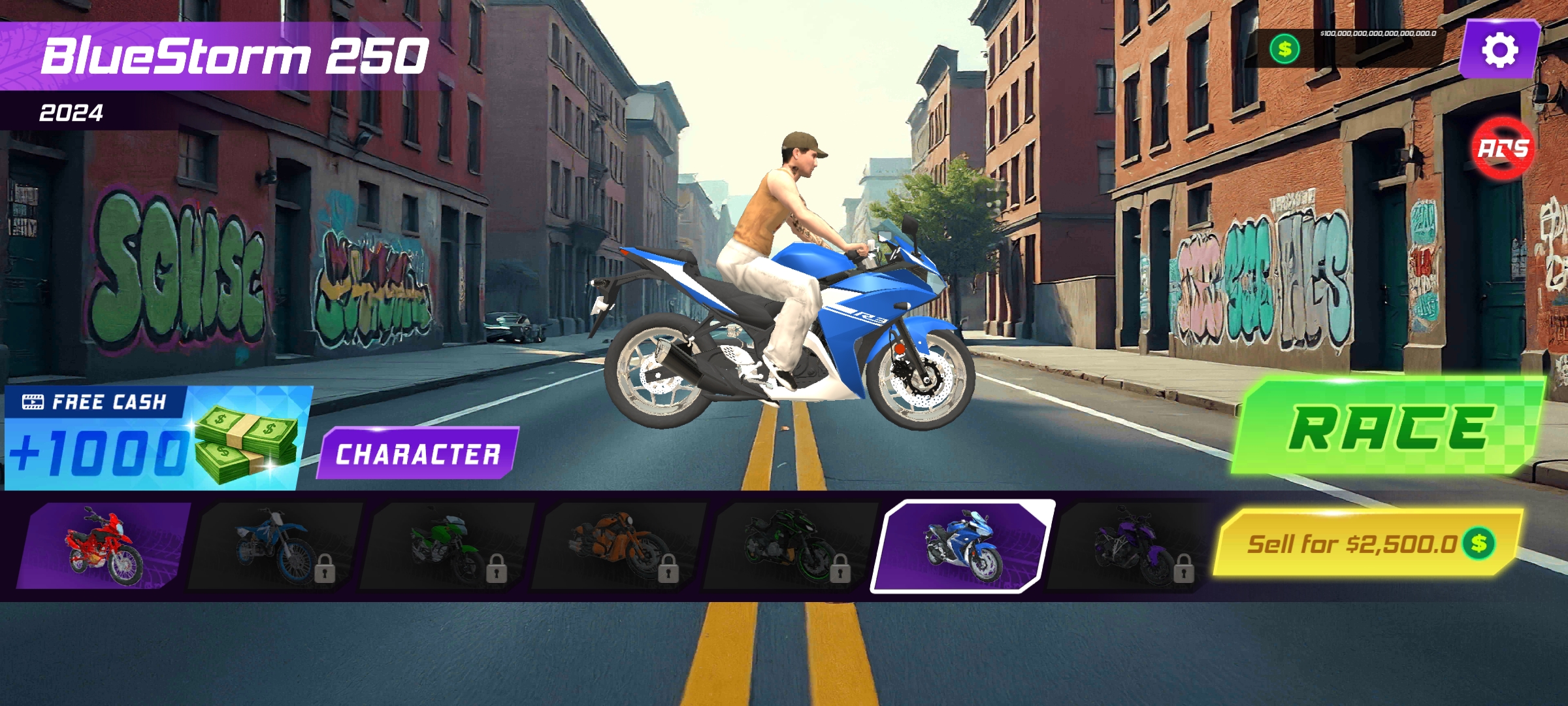Pick the locked purple motorcycle
This screenshot has height=706, width=1568.
pyautogui.click(x=1134, y=546)
